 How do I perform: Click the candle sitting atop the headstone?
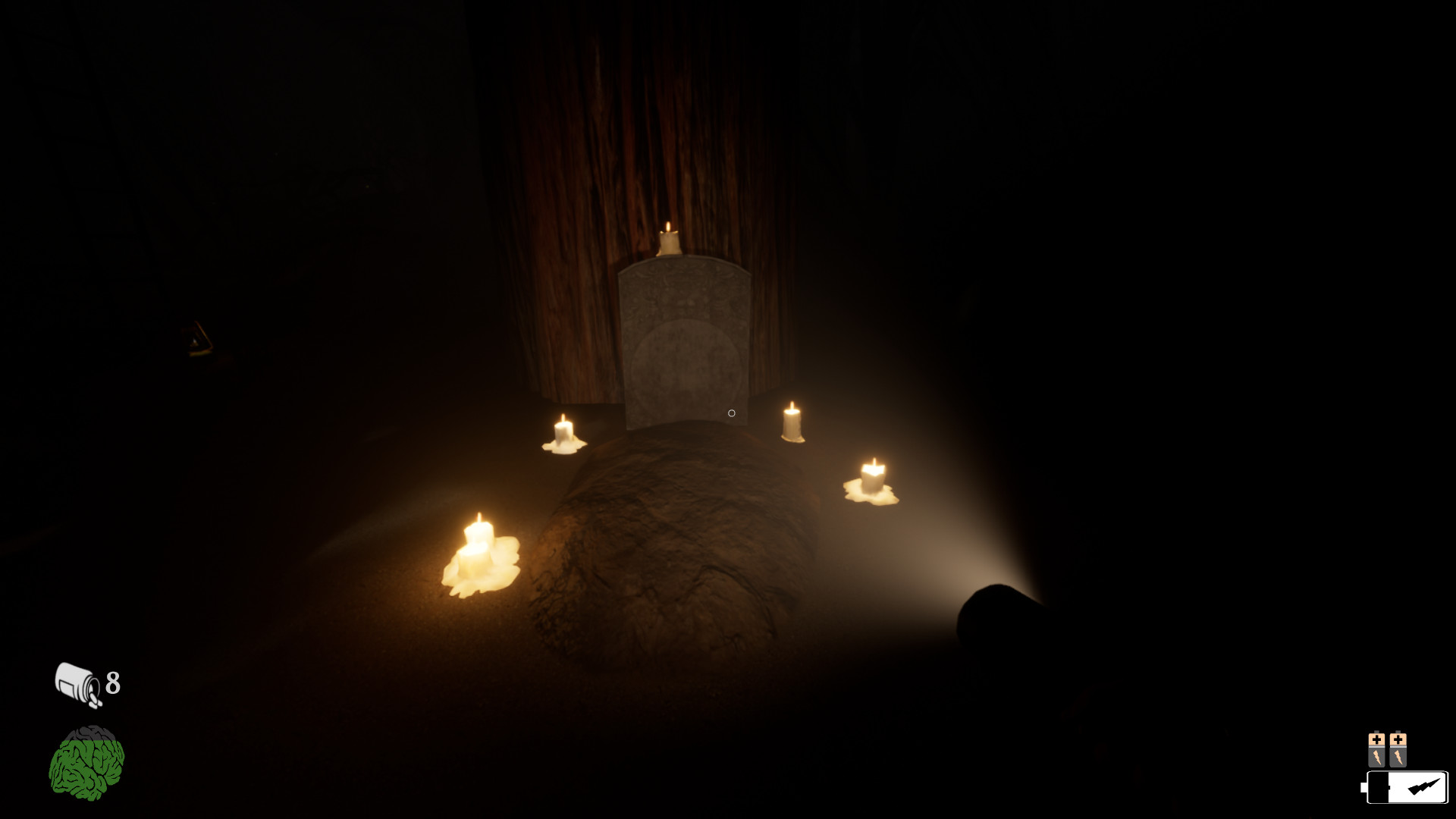(x=667, y=239)
